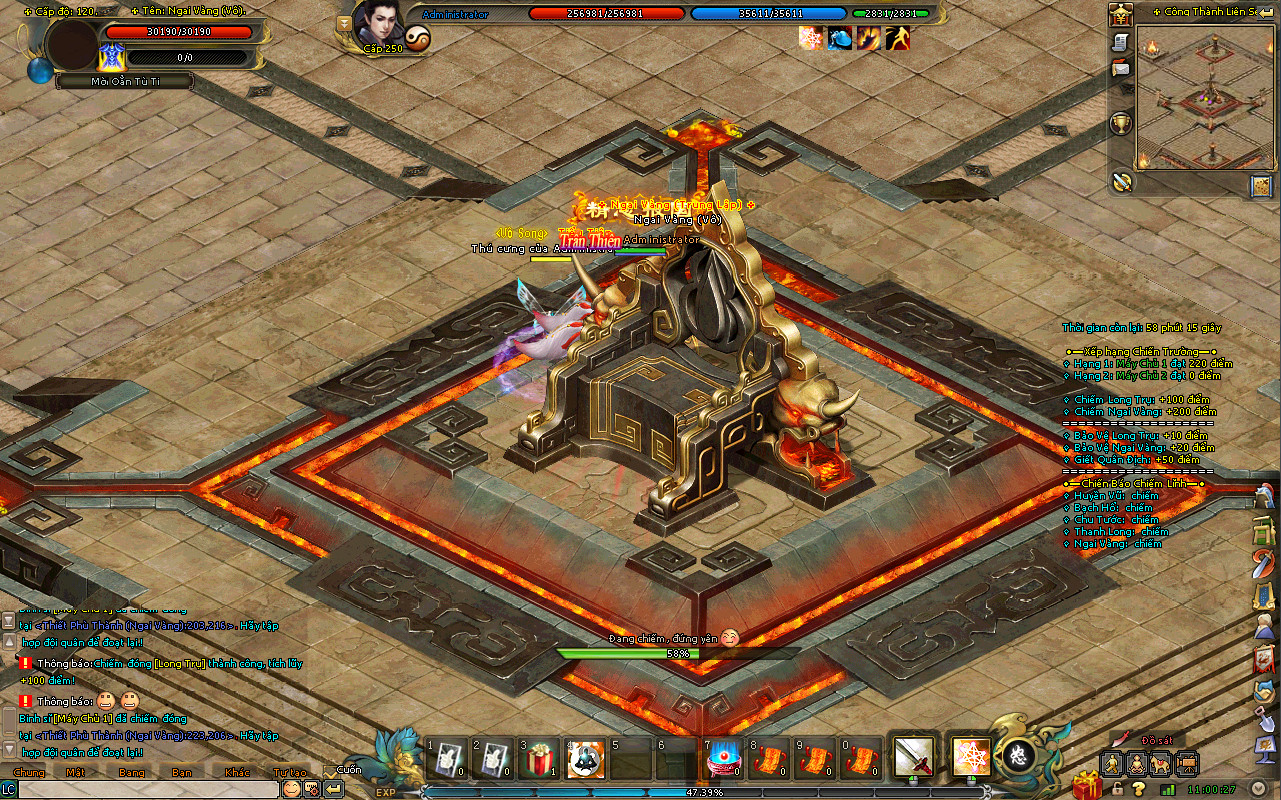Toggle the Cuốn chat scroll checkbox
Image resolution: width=1281 pixels, height=800 pixels.
330,770
